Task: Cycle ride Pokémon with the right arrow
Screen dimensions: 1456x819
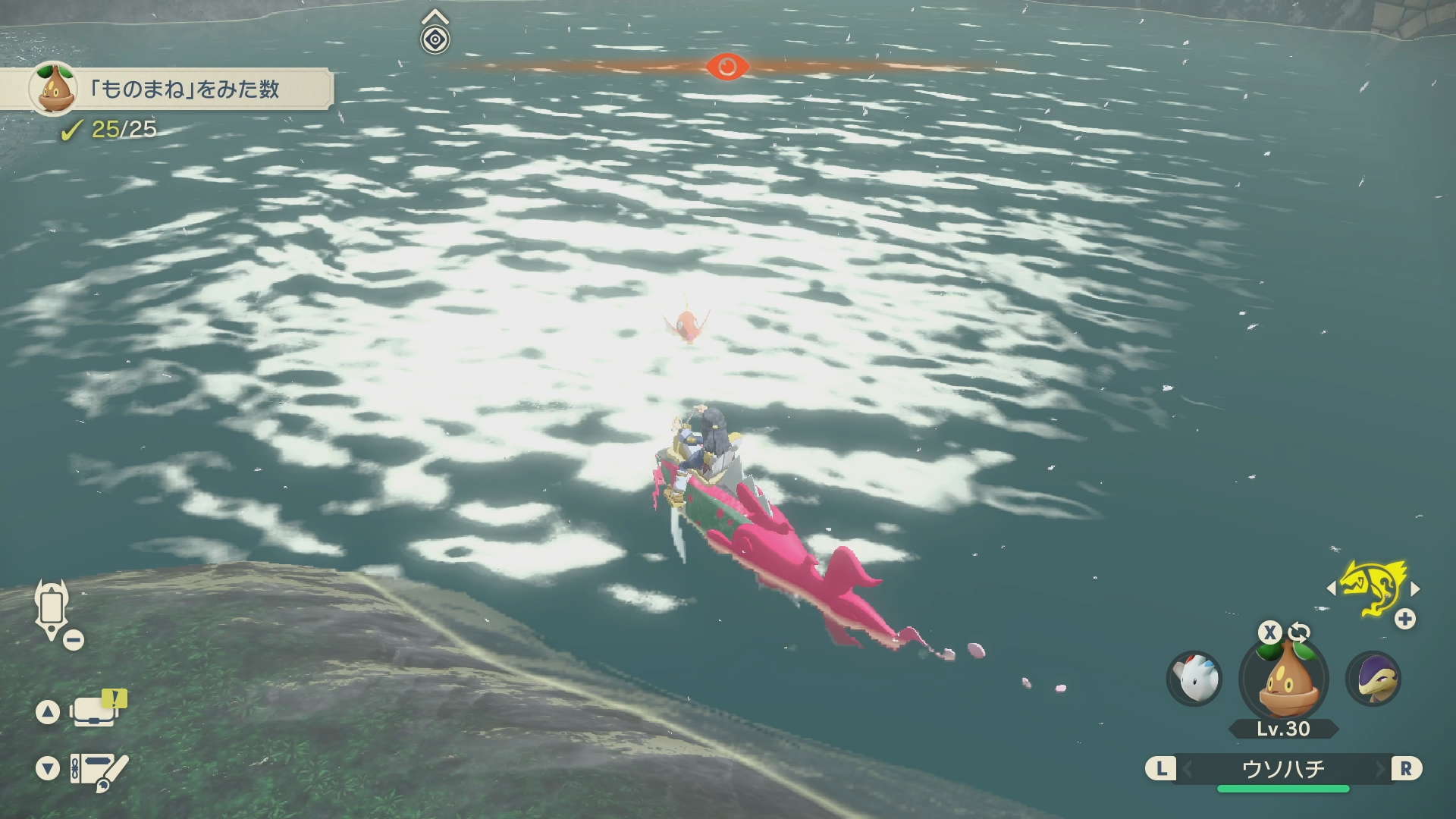Action: (x=1415, y=588)
